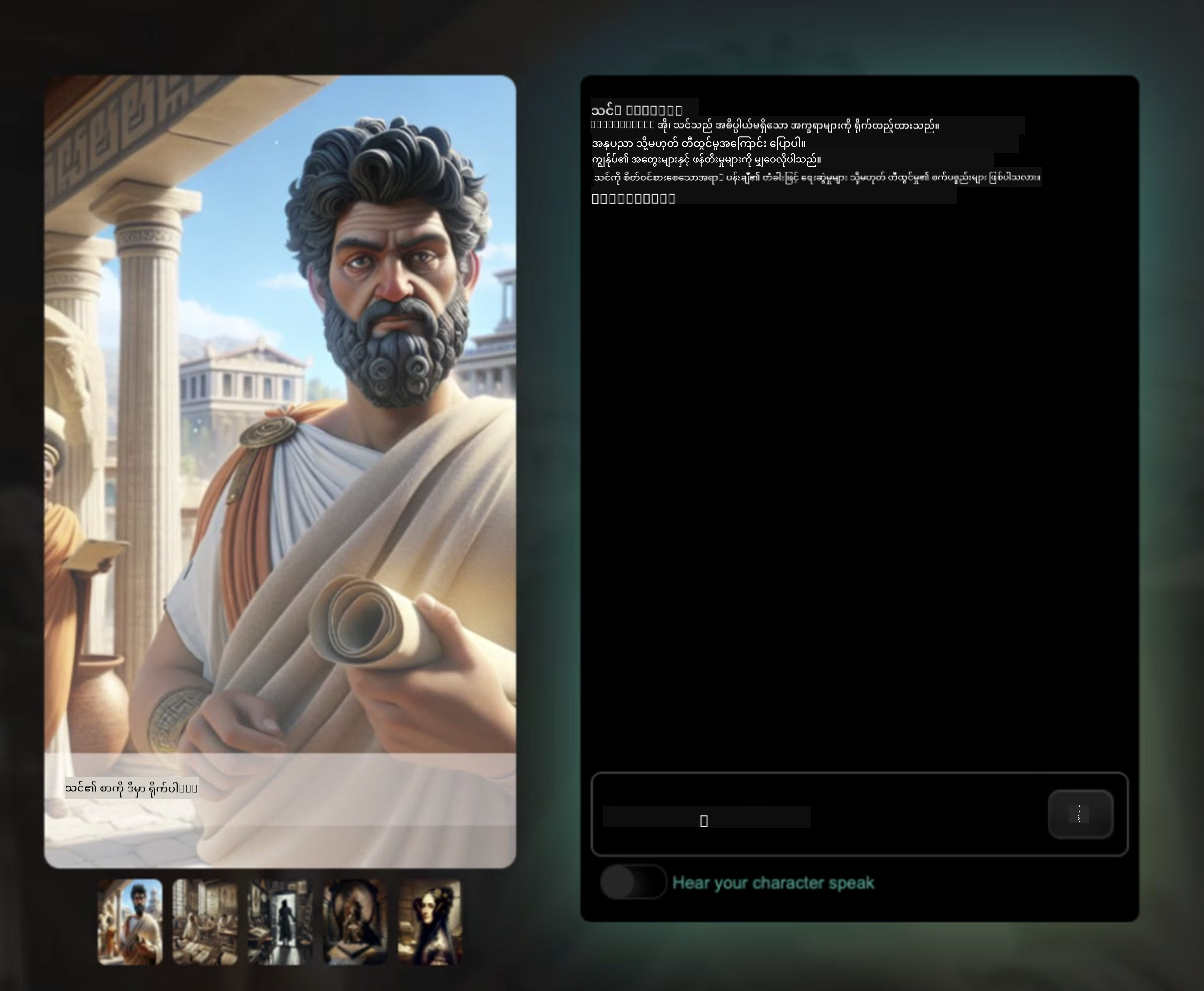Choose the Victorian woman portrait thumbnail
The width and height of the screenshot is (1204, 991).
tap(430, 922)
